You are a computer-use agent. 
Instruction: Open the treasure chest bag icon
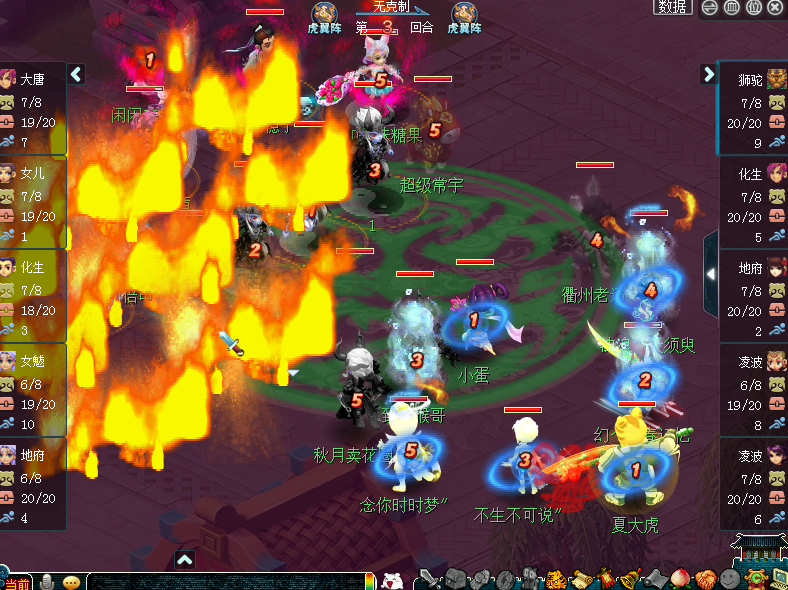coord(456,578)
